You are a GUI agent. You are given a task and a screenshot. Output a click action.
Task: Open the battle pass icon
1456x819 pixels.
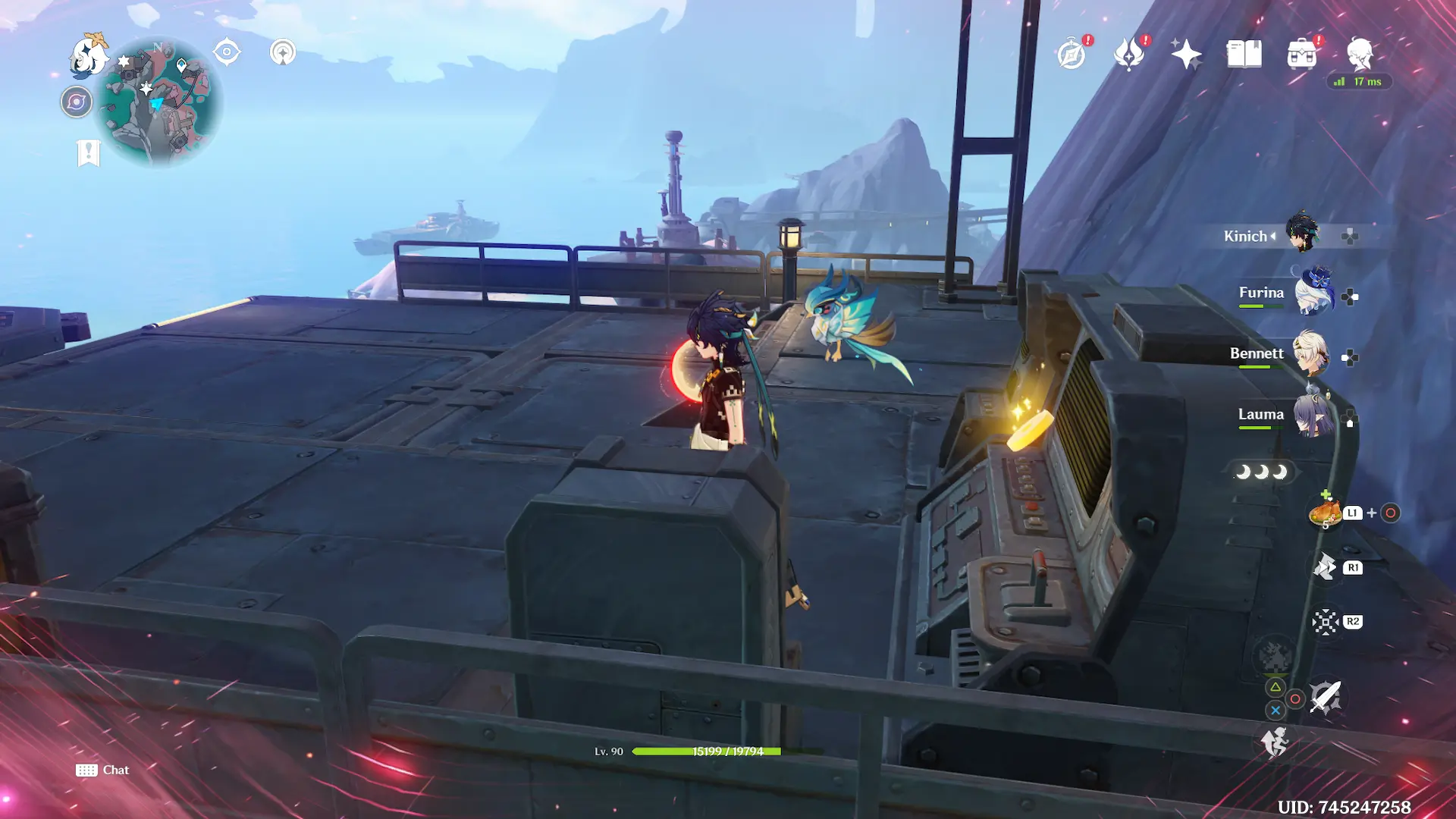1129,54
